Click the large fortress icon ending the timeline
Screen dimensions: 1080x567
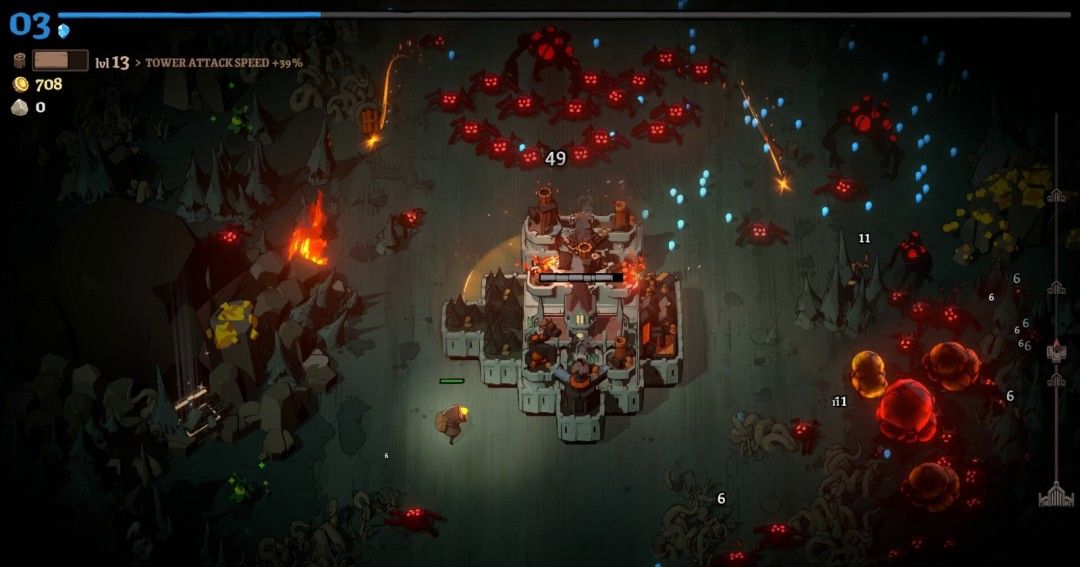(x=1056, y=494)
